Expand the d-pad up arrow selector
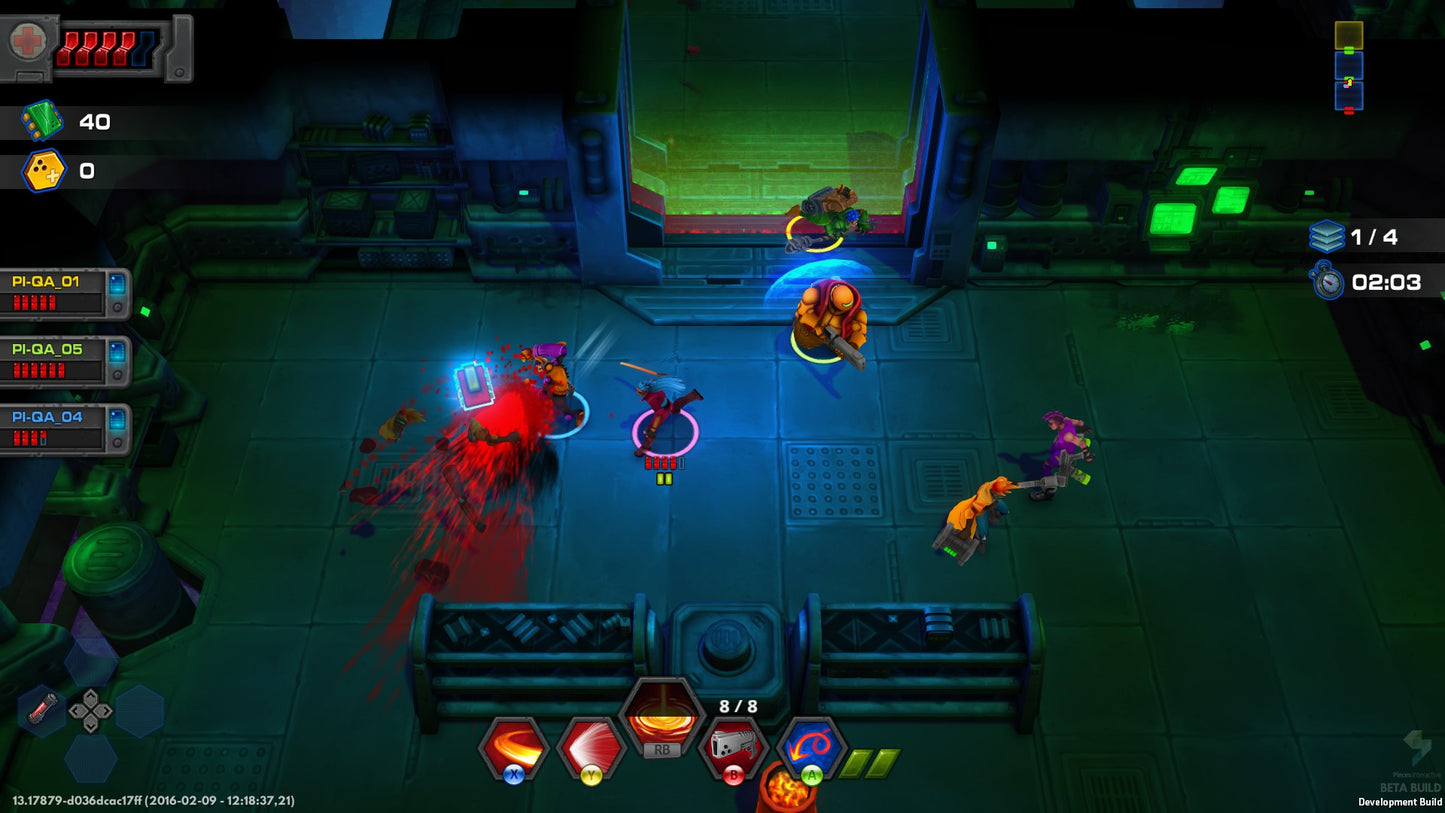The width and height of the screenshot is (1445, 813). point(91,699)
